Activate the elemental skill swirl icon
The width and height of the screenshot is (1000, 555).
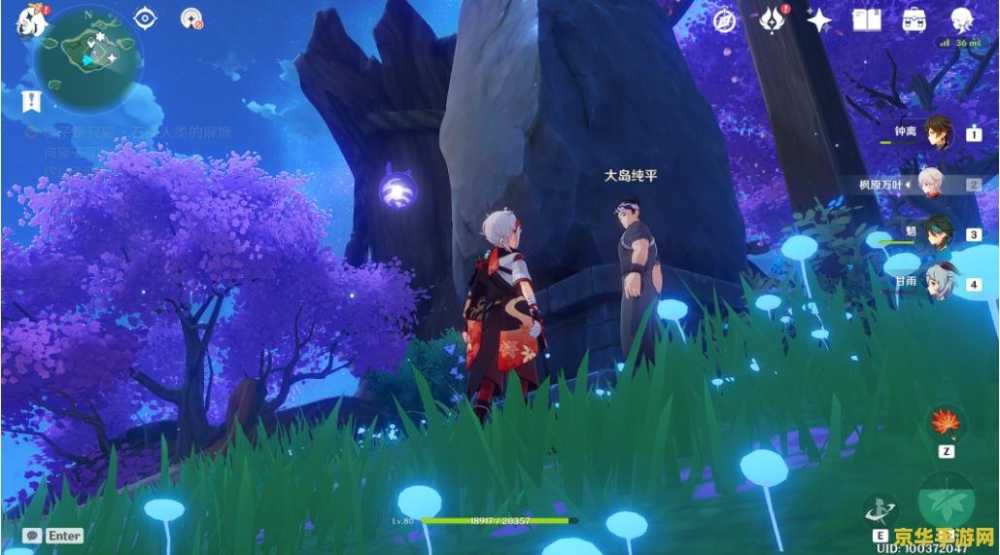tap(882, 511)
